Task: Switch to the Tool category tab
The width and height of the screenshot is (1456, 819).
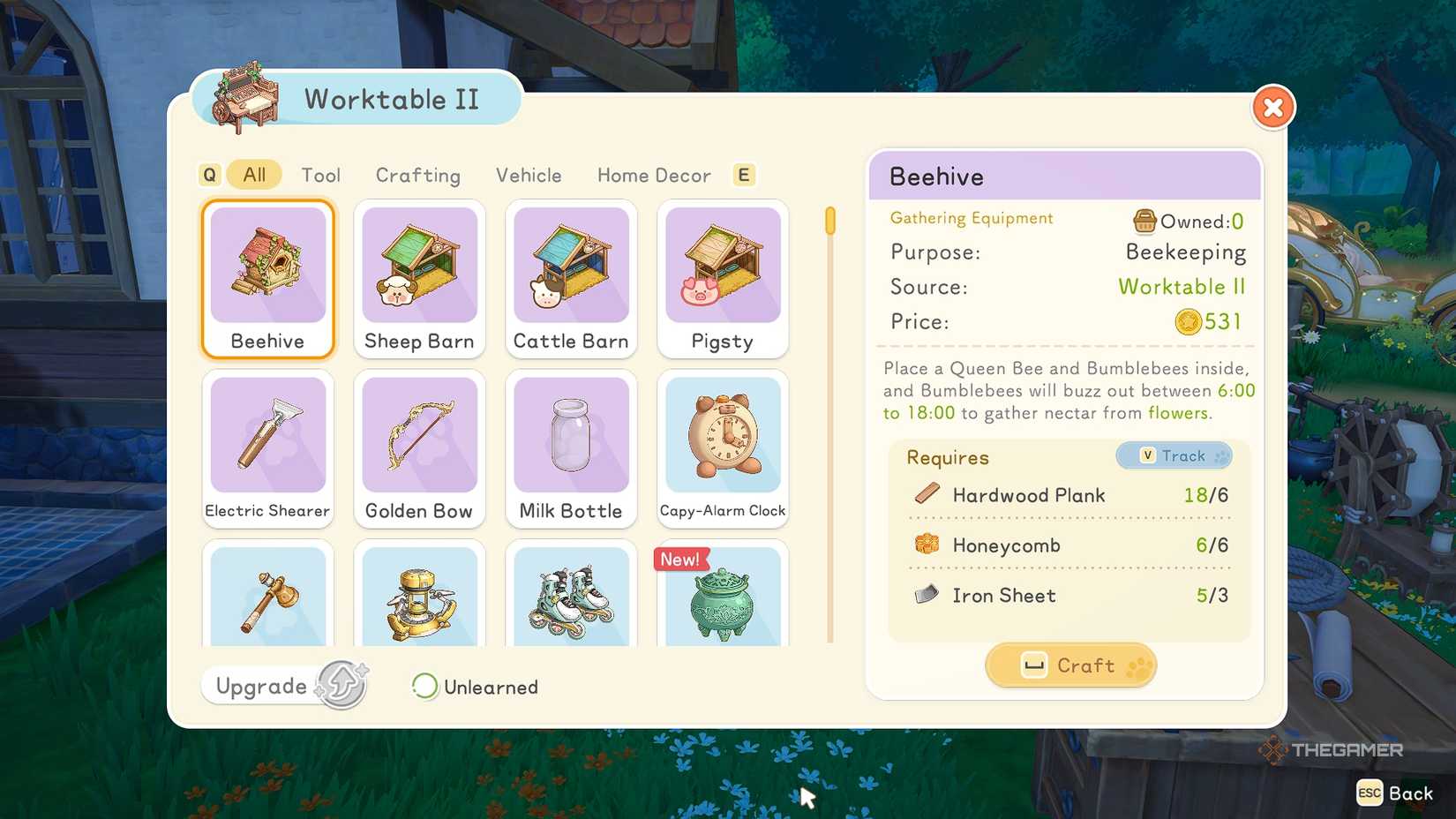Action: (x=321, y=175)
